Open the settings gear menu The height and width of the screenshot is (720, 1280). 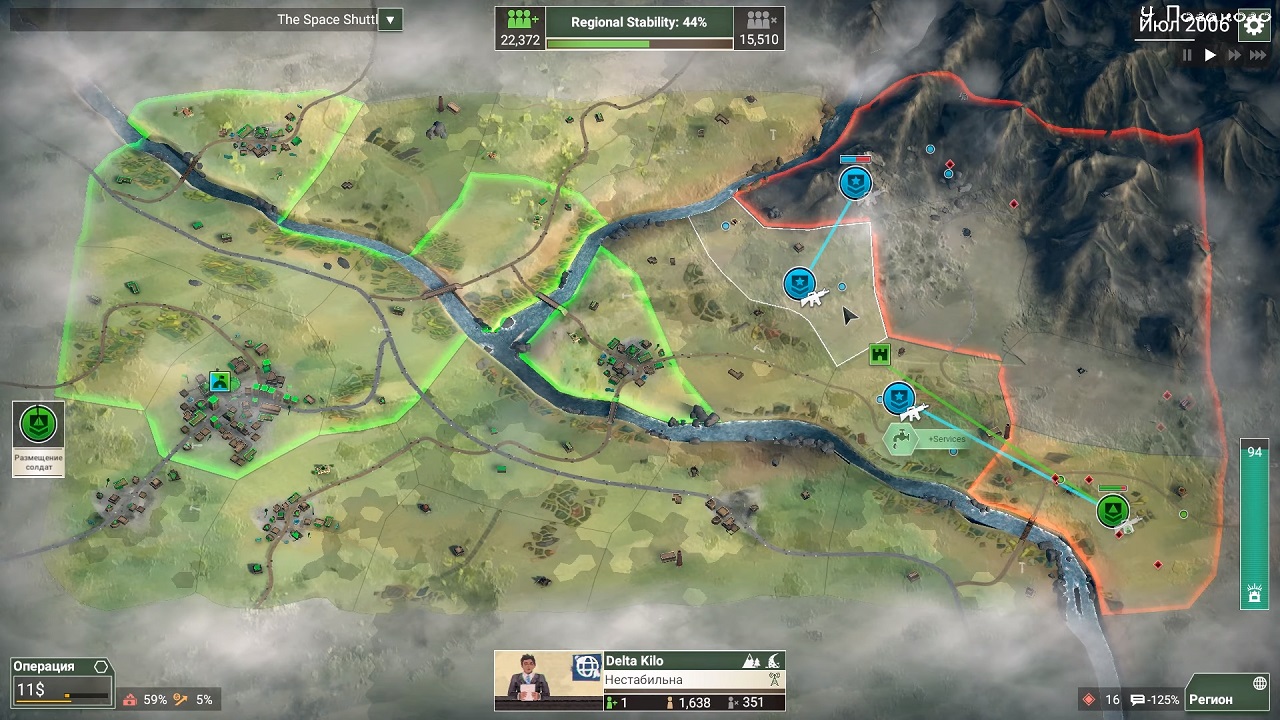pos(1254,27)
